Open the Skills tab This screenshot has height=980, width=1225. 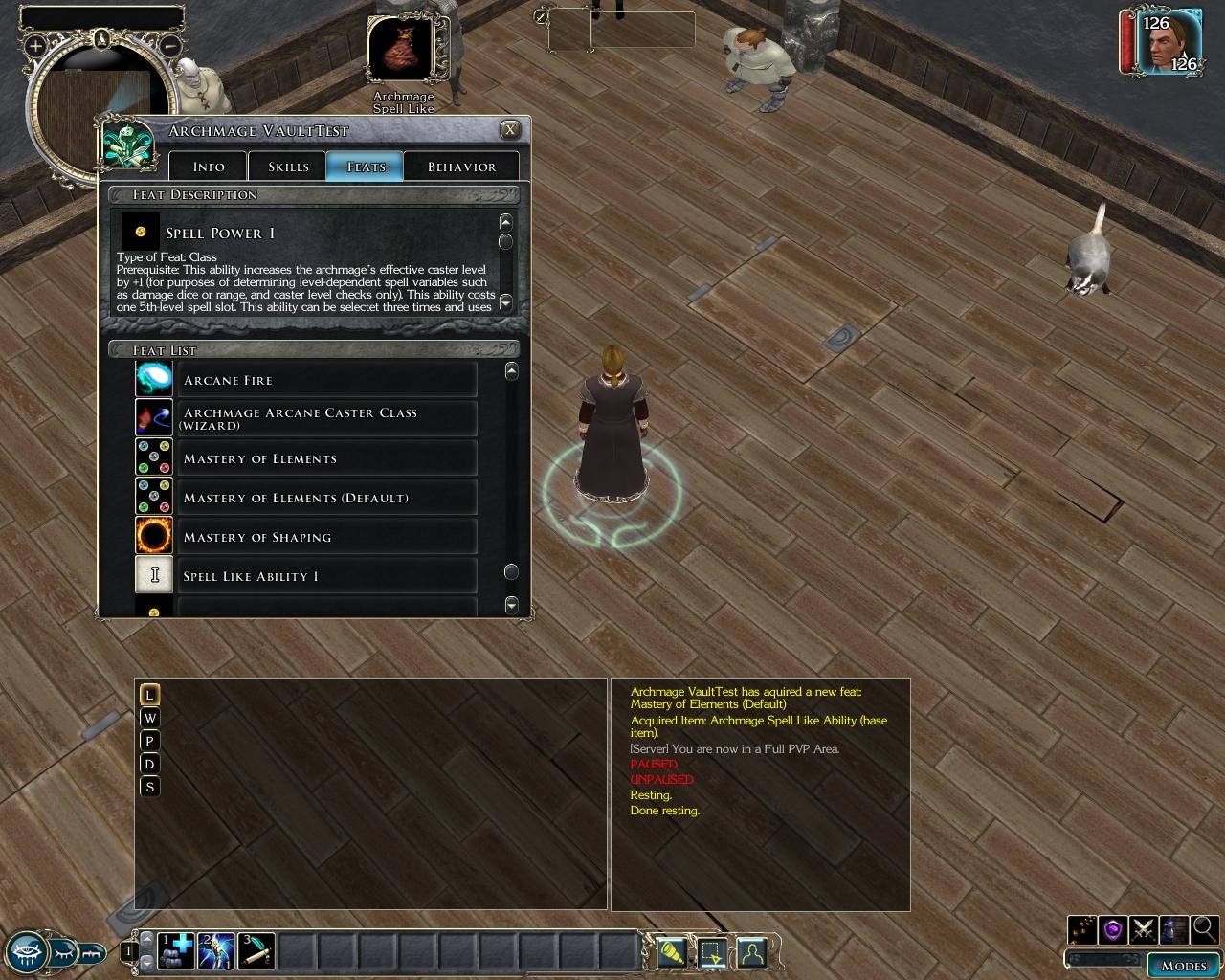click(288, 167)
